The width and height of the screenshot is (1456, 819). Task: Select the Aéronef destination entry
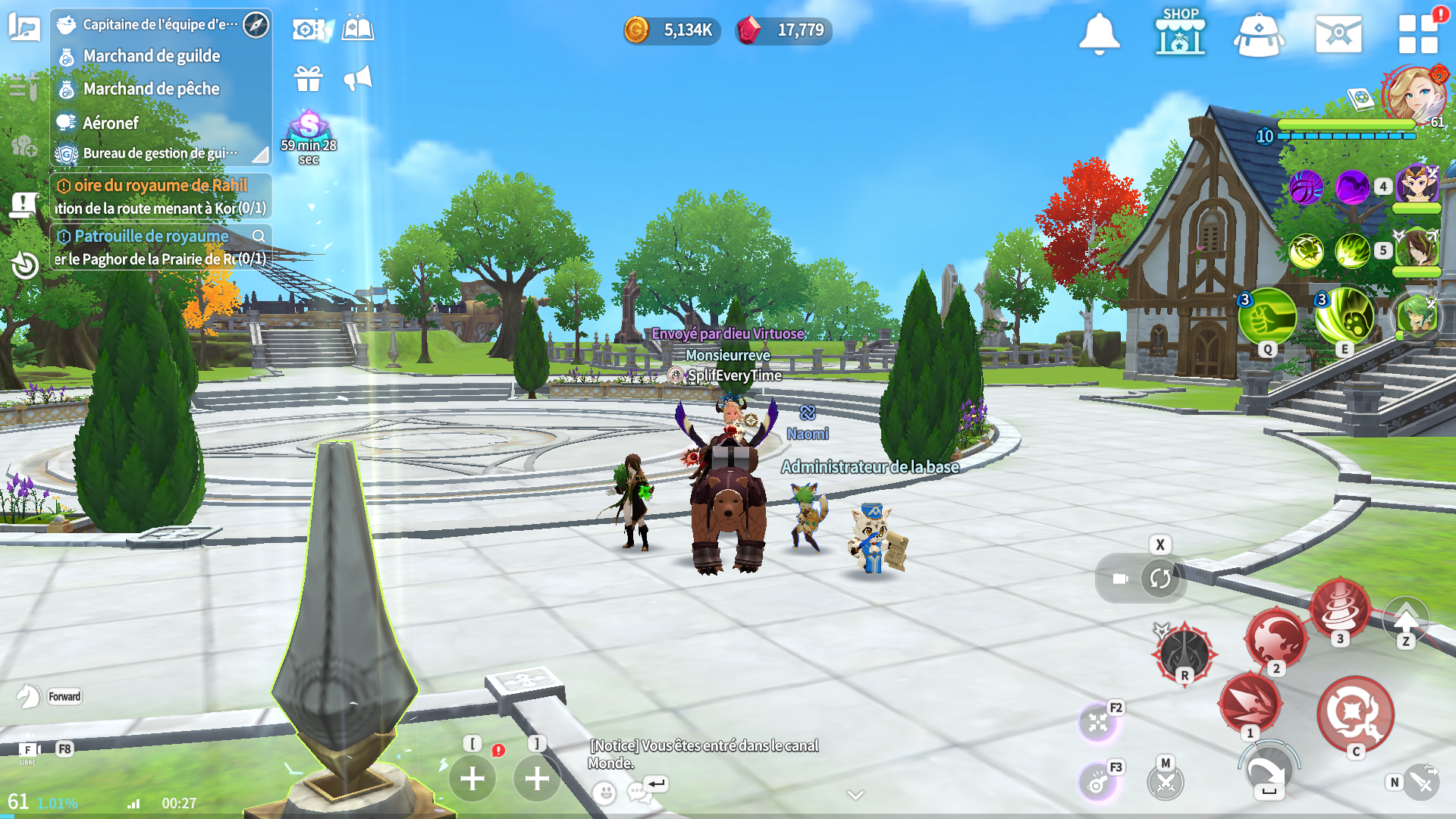[x=111, y=123]
